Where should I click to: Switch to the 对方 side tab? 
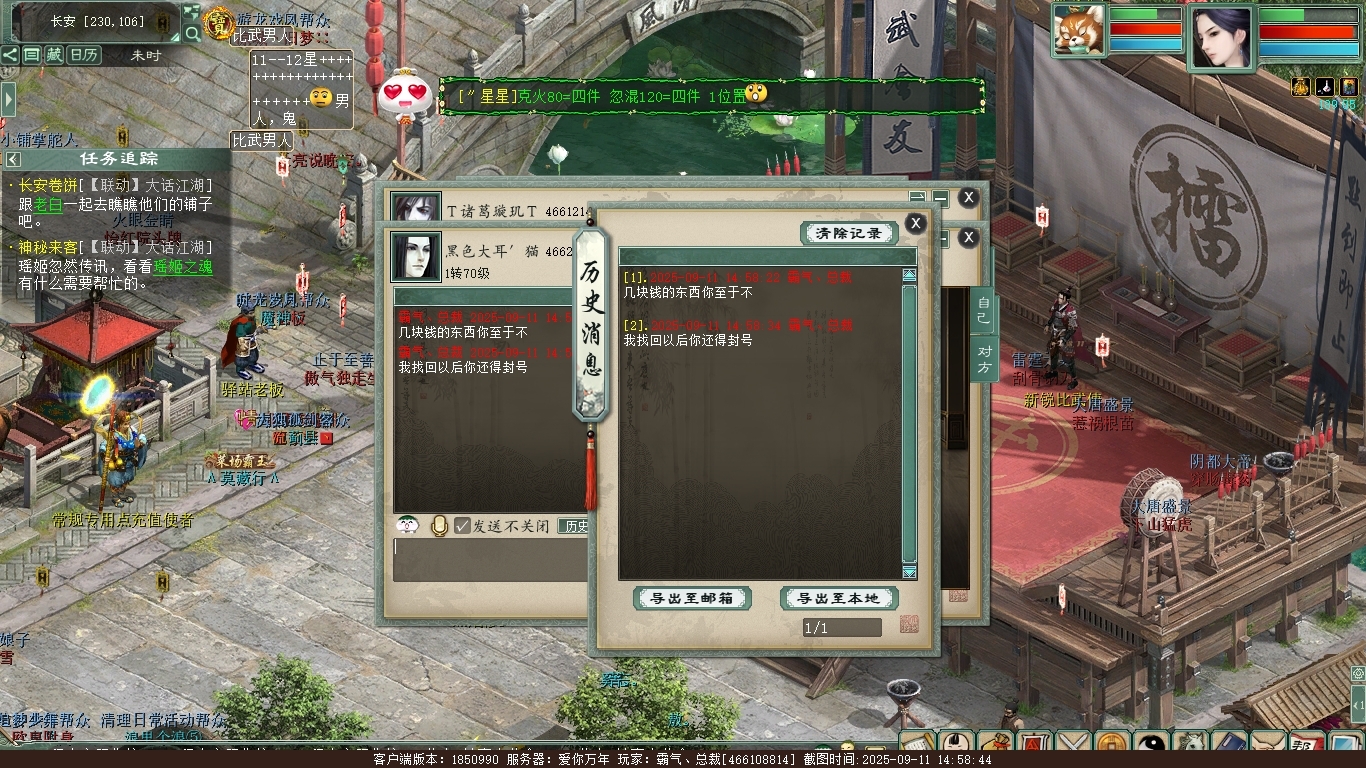click(984, 360)
